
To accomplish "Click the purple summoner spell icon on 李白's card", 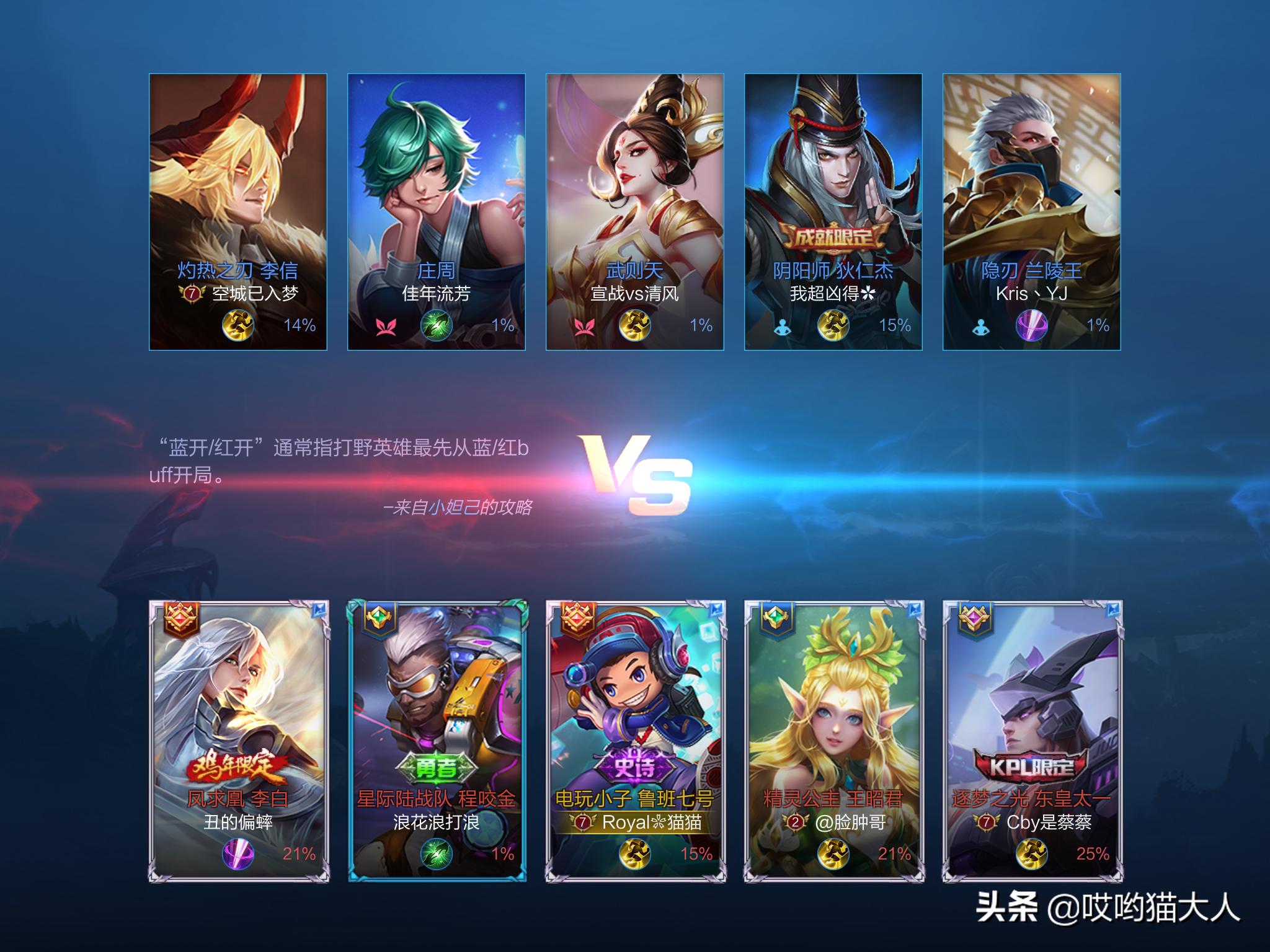I will coord(238,853).
